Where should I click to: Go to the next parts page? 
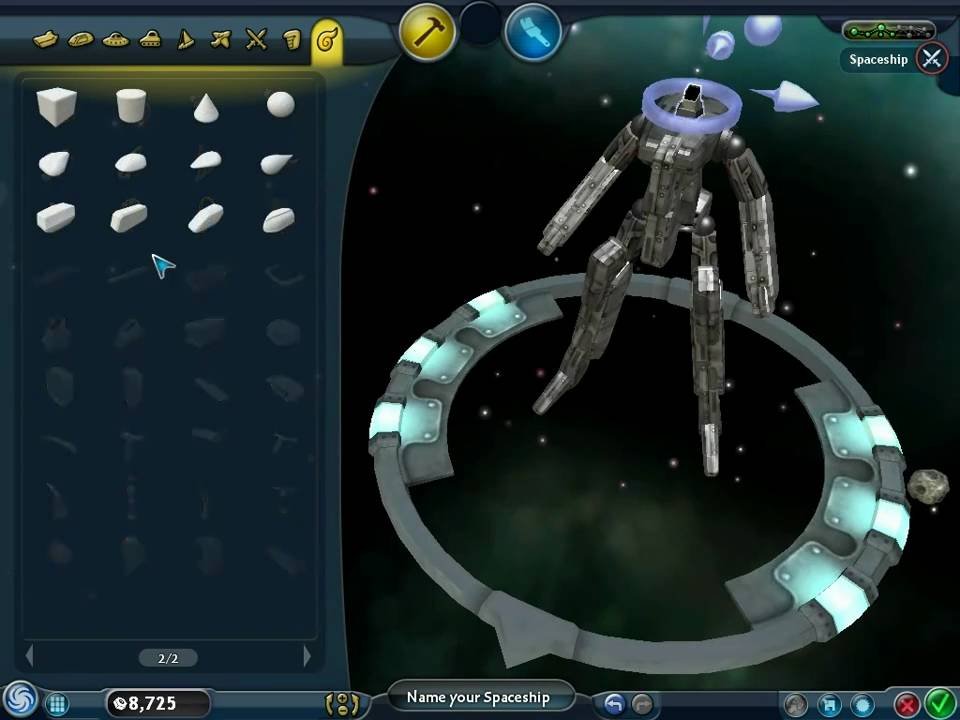307,657
